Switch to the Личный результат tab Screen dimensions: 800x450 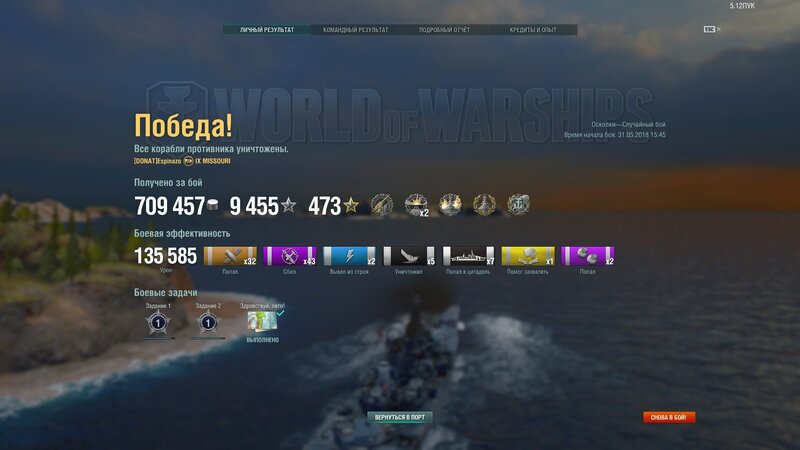pos(267,30)
